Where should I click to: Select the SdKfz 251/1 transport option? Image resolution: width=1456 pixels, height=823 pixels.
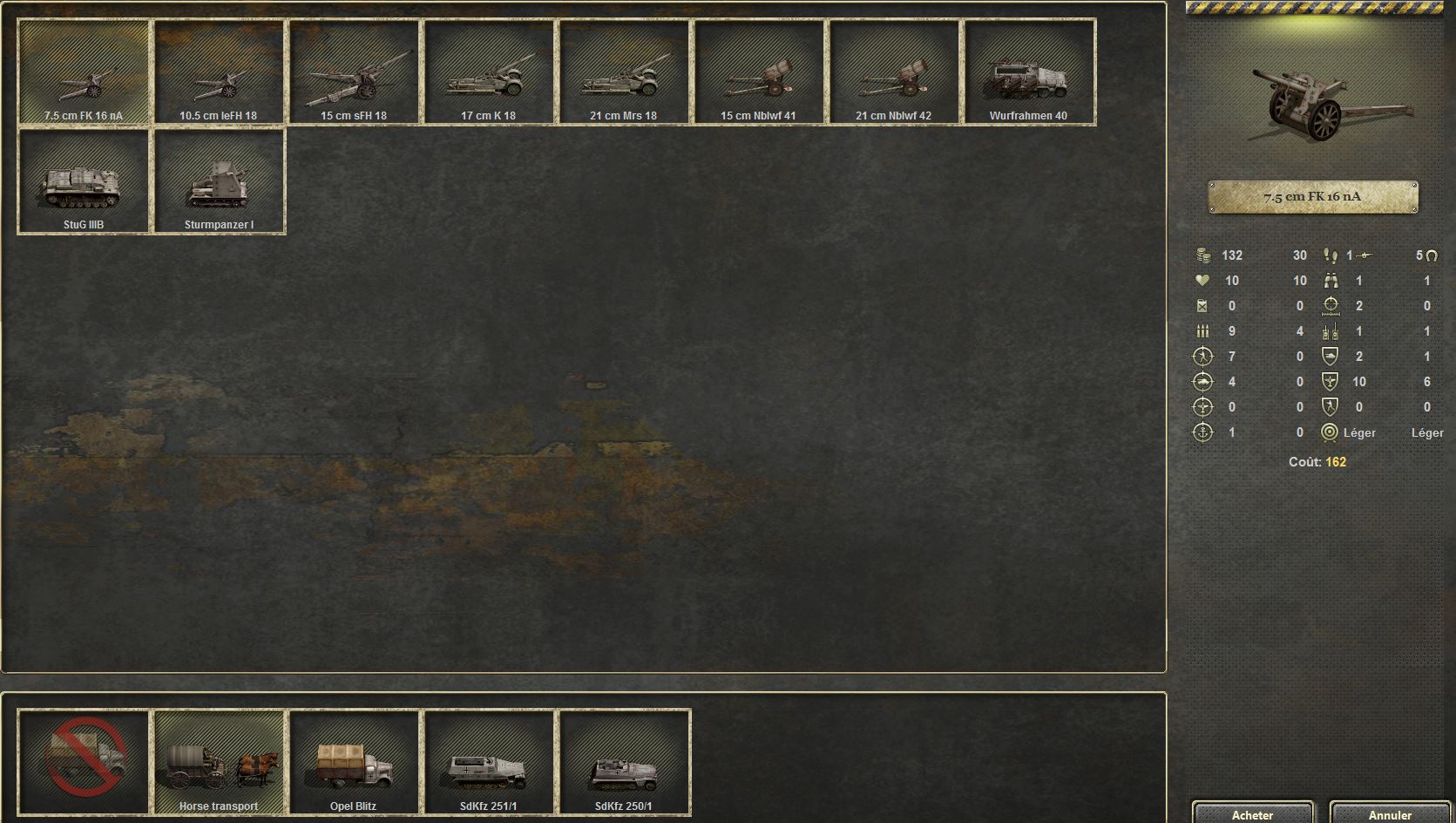click(490, 763)
